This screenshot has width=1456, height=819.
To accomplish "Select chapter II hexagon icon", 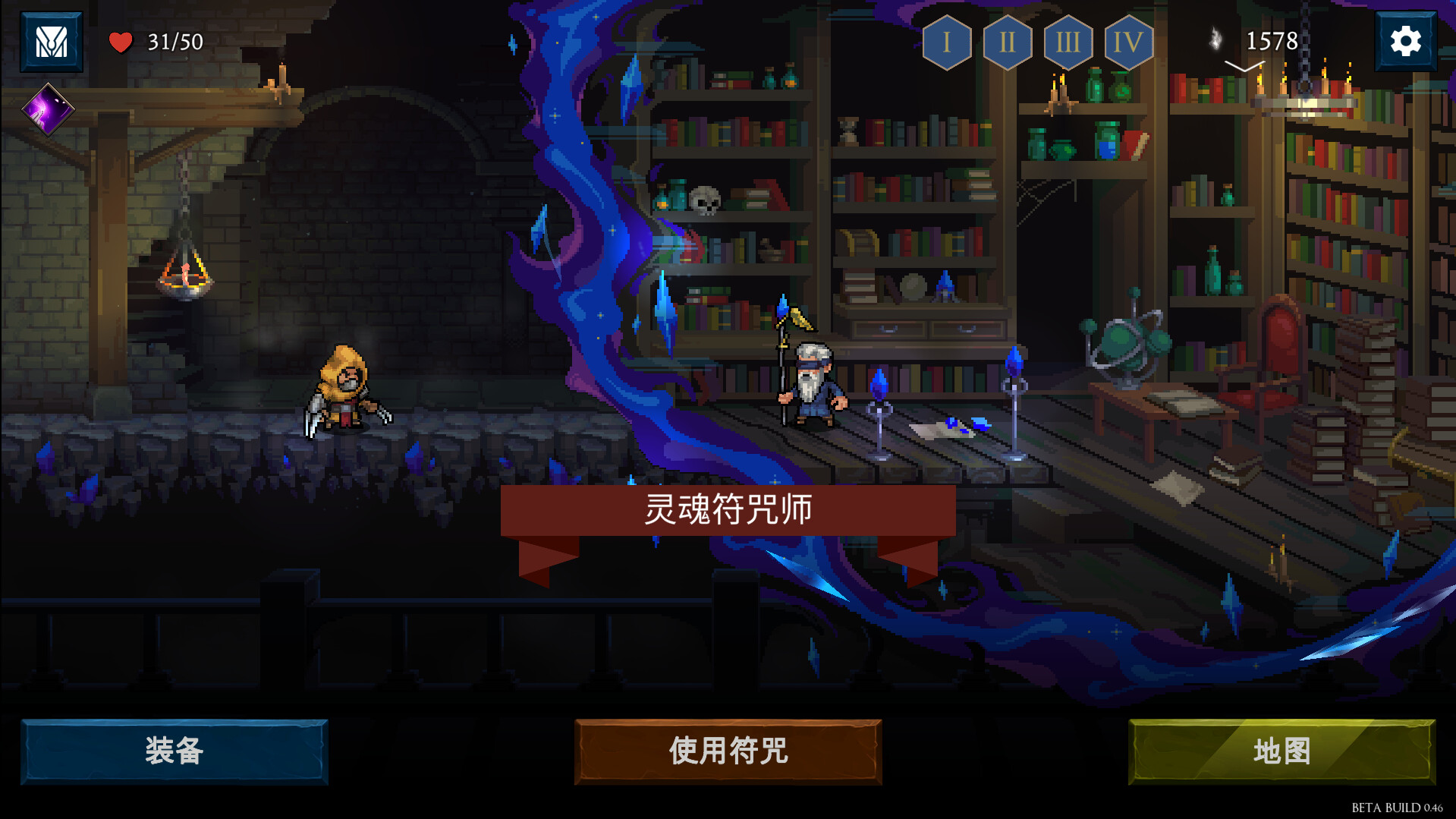I will pyautogui.click(x=1007, y=43).
